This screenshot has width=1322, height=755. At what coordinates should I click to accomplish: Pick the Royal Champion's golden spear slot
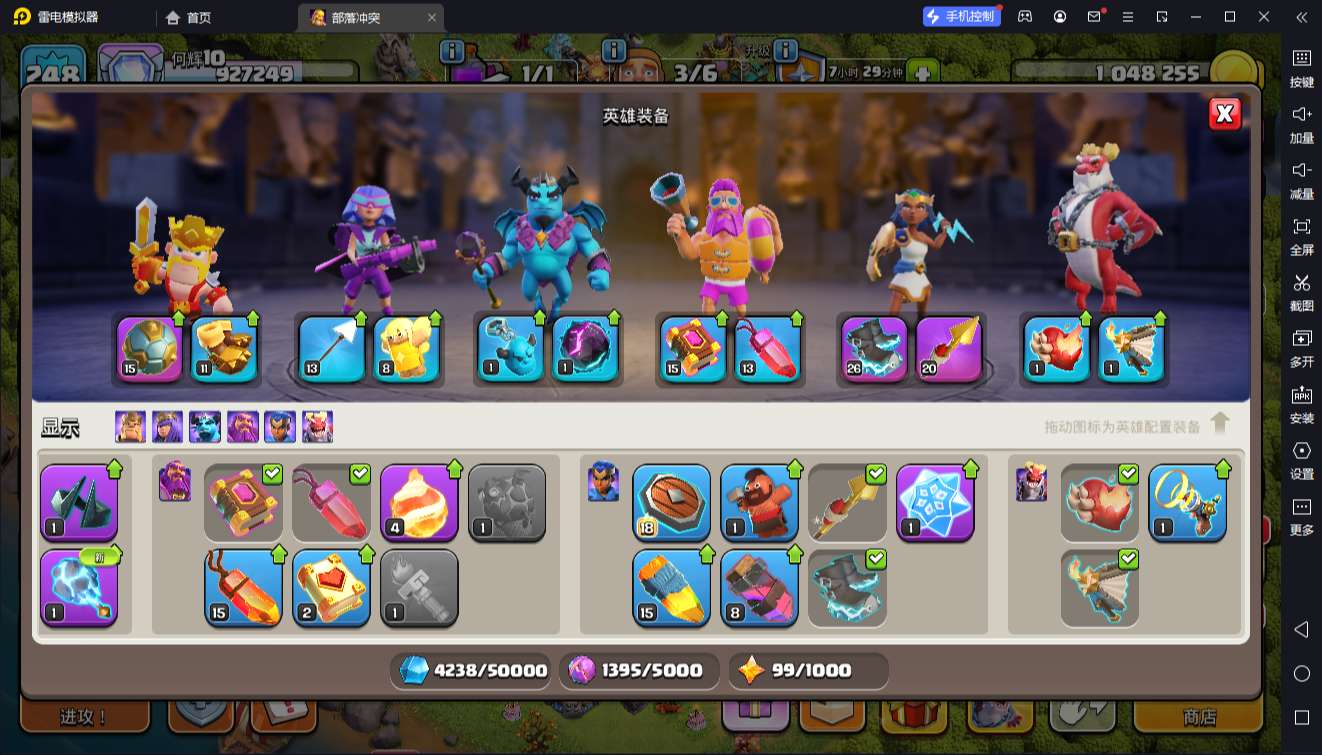[949, 348]
